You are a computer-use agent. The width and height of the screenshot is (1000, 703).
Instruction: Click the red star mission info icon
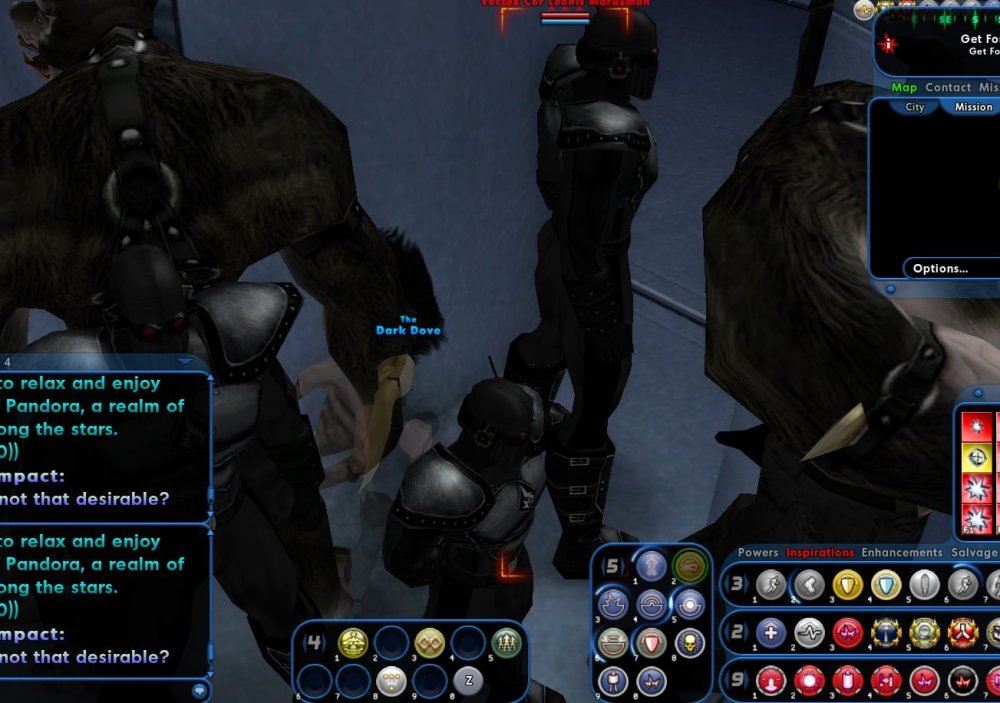click(888, 44)
